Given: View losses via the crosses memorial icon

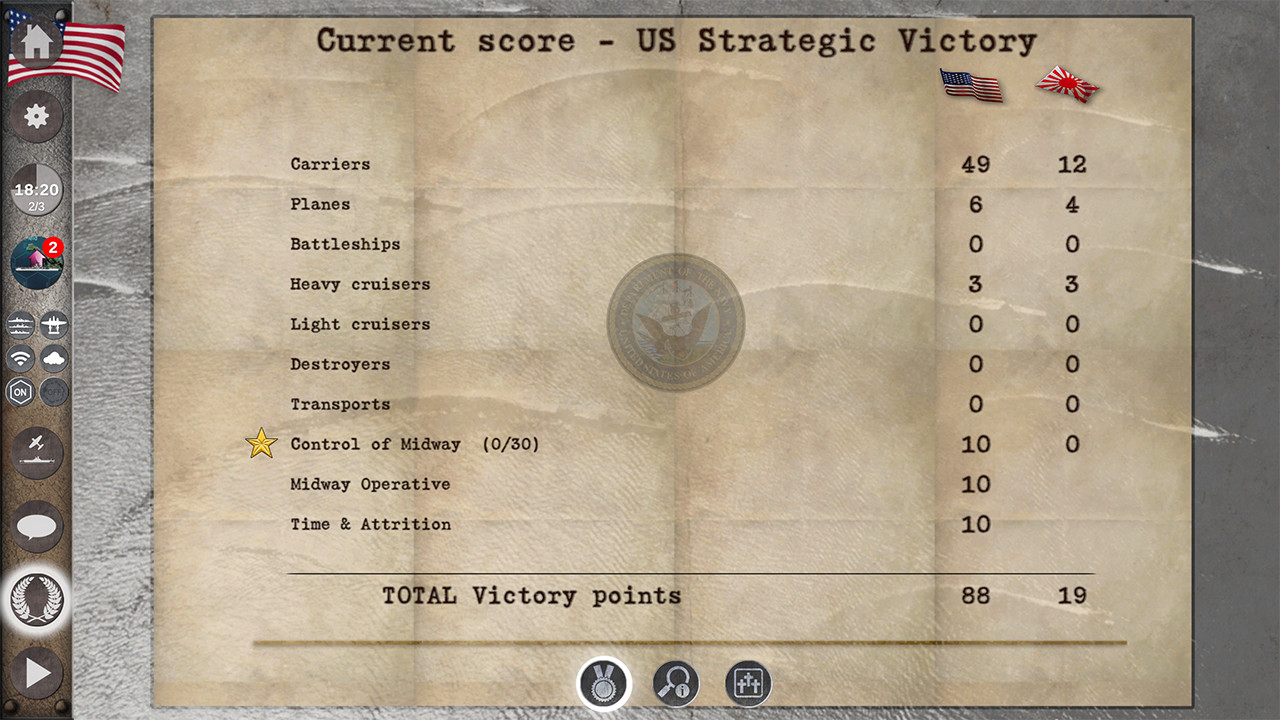Looking at the screenshot, I should tap(748, 683).
